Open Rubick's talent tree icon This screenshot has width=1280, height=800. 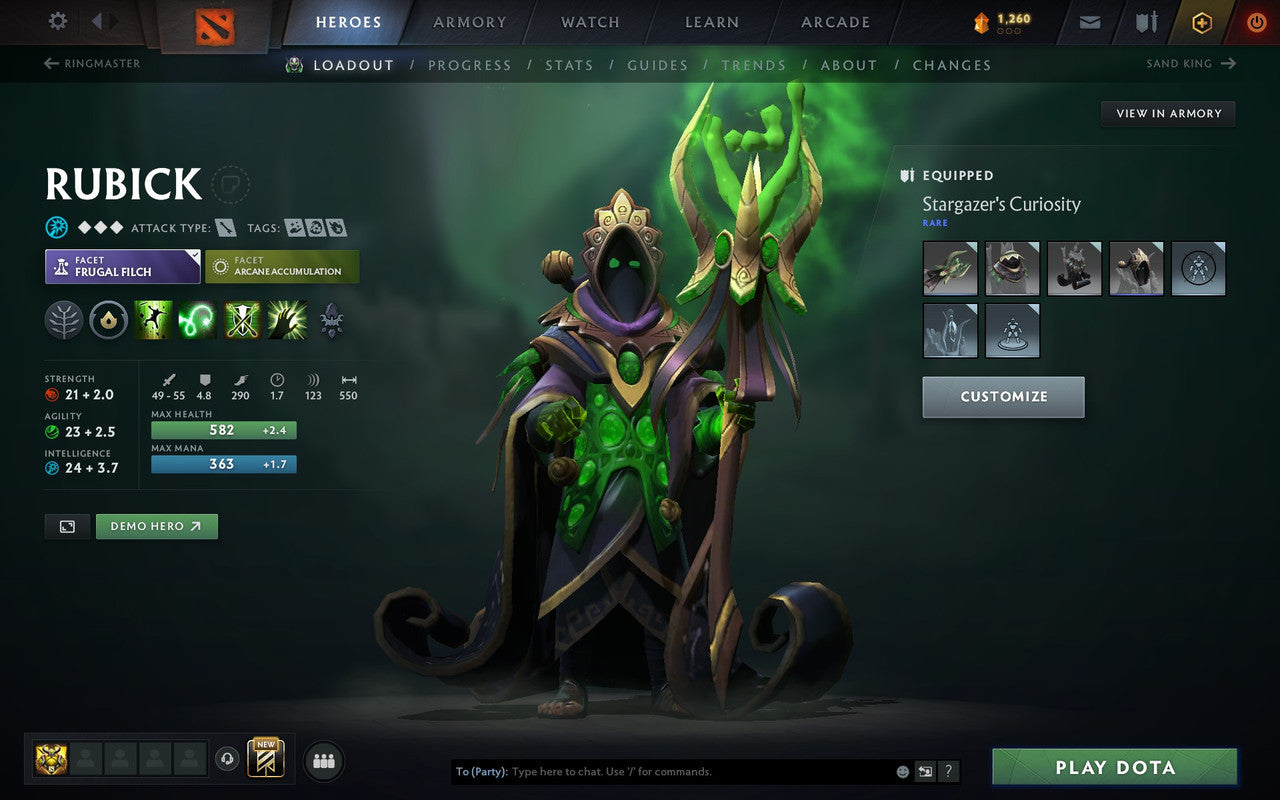pos(63,320)
